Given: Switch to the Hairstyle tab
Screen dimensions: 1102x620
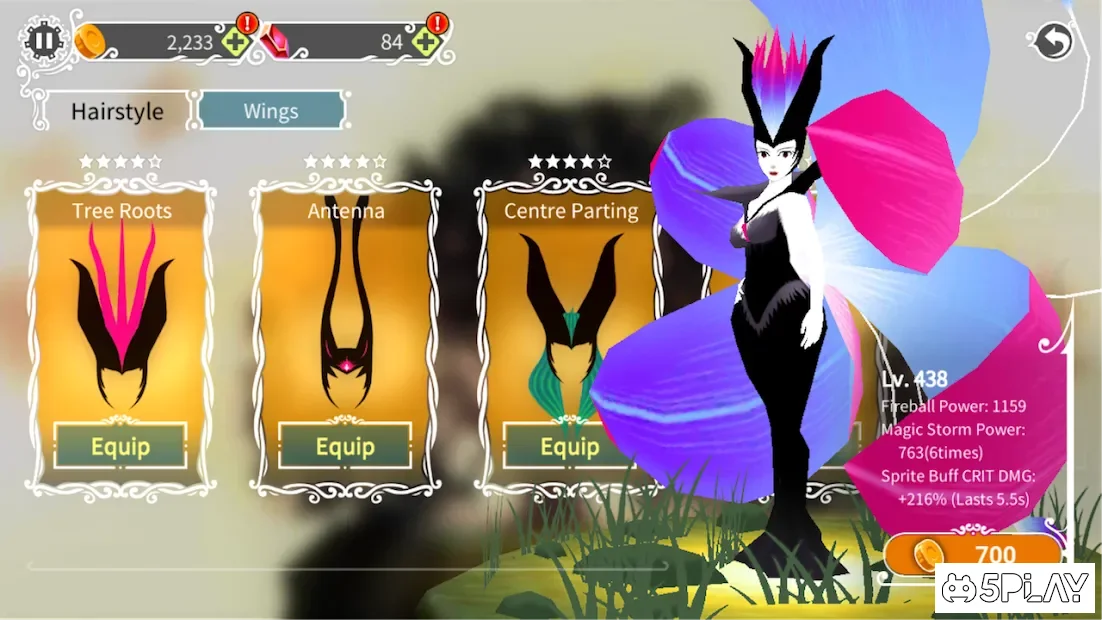Looking at the screenshot, I should coord(117,111).
